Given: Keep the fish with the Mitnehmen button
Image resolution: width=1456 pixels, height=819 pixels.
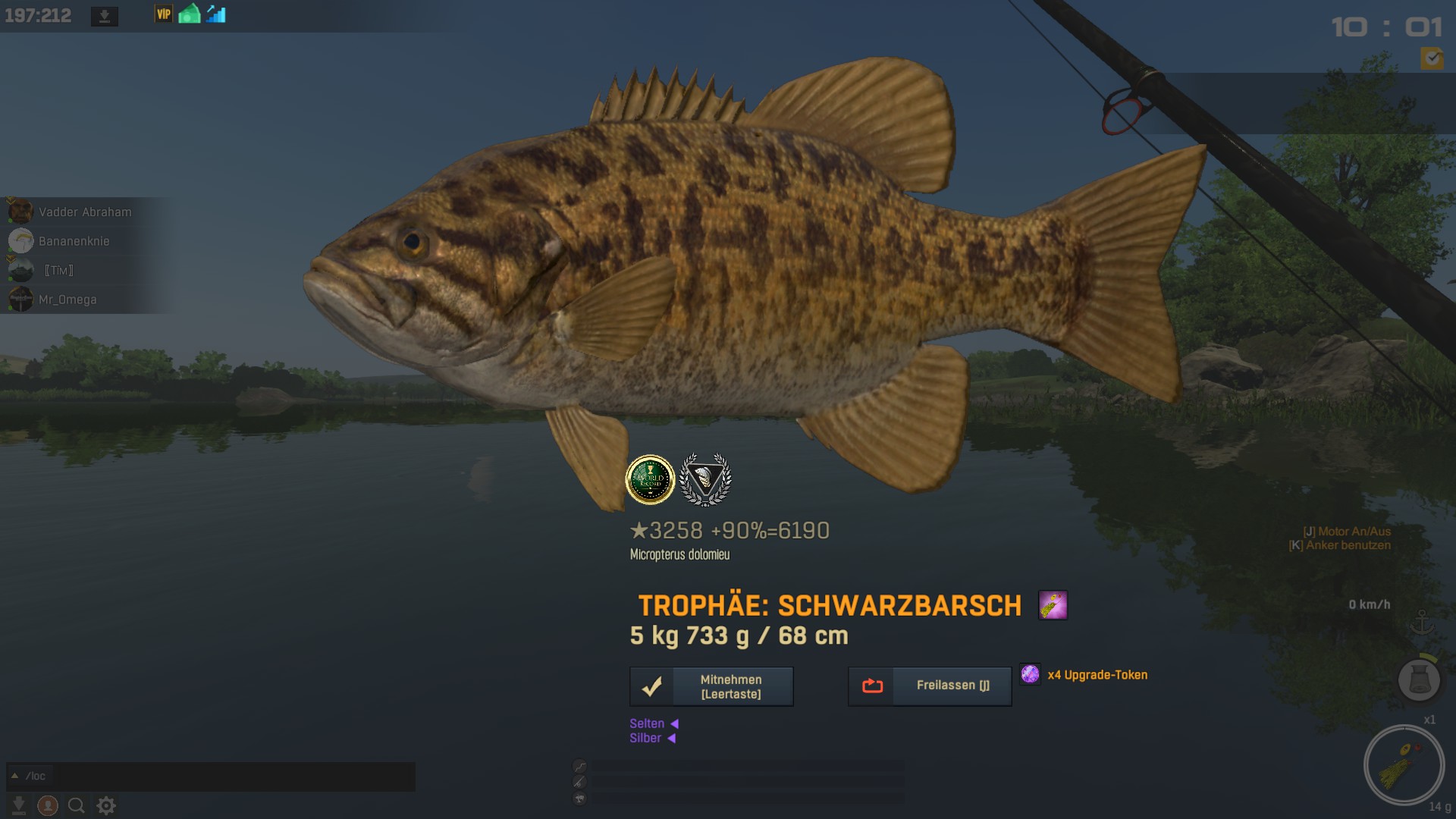Looking at the screenshot, I should 711,686.
